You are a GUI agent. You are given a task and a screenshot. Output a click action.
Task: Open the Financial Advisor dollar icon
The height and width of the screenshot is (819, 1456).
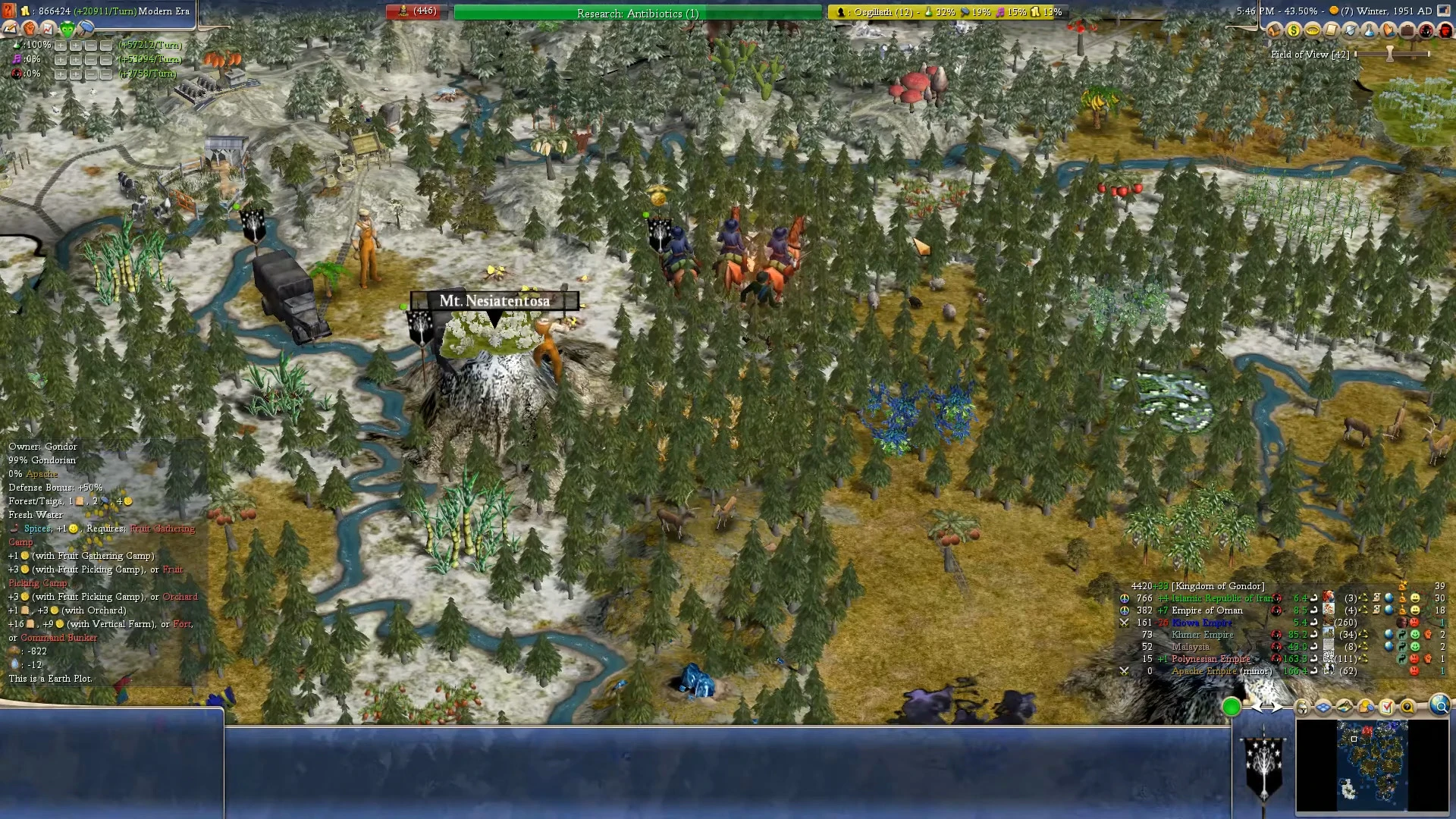click(x=1293, y=31)
